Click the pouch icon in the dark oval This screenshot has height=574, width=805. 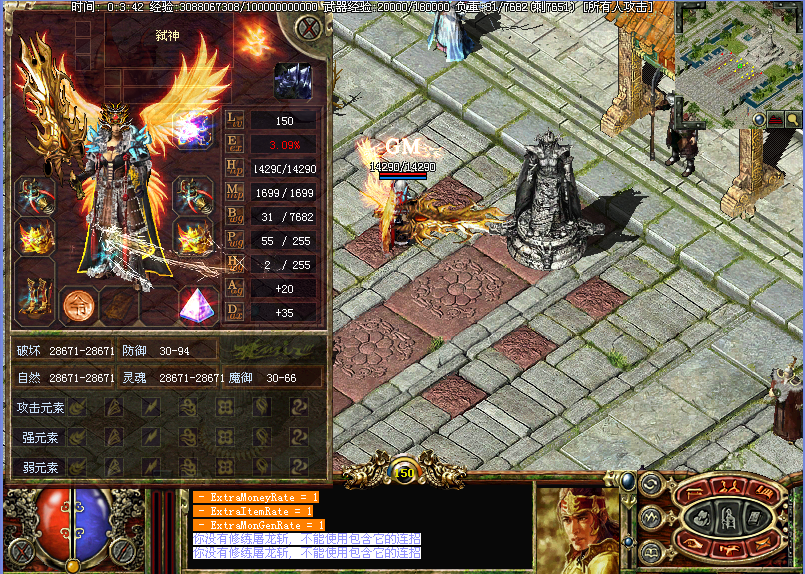point(703,517)
